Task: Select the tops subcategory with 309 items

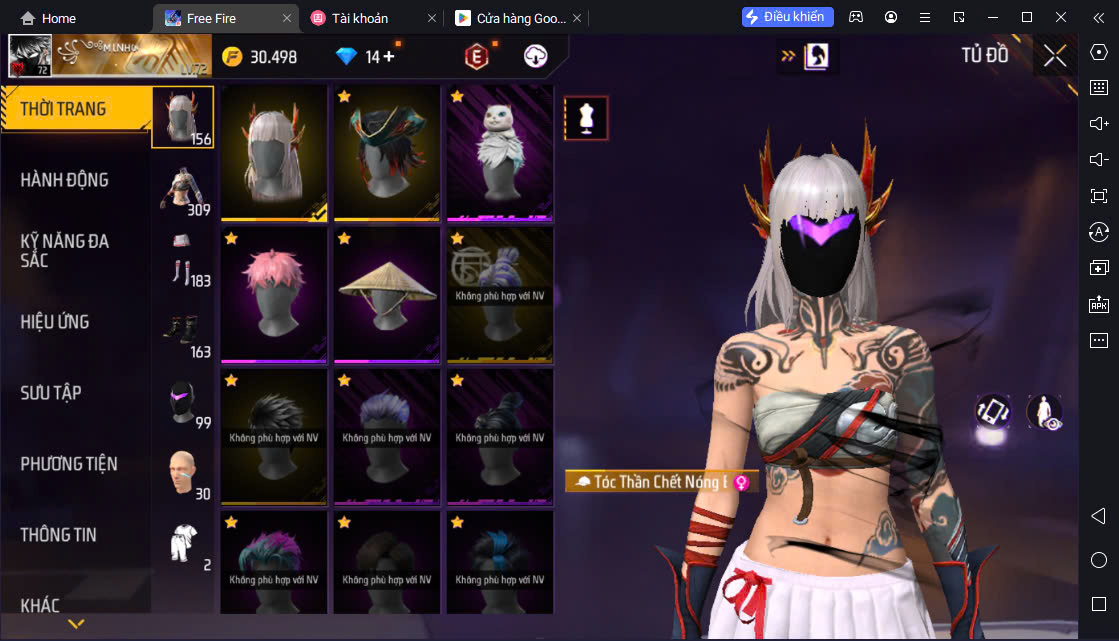Action: 183,189
